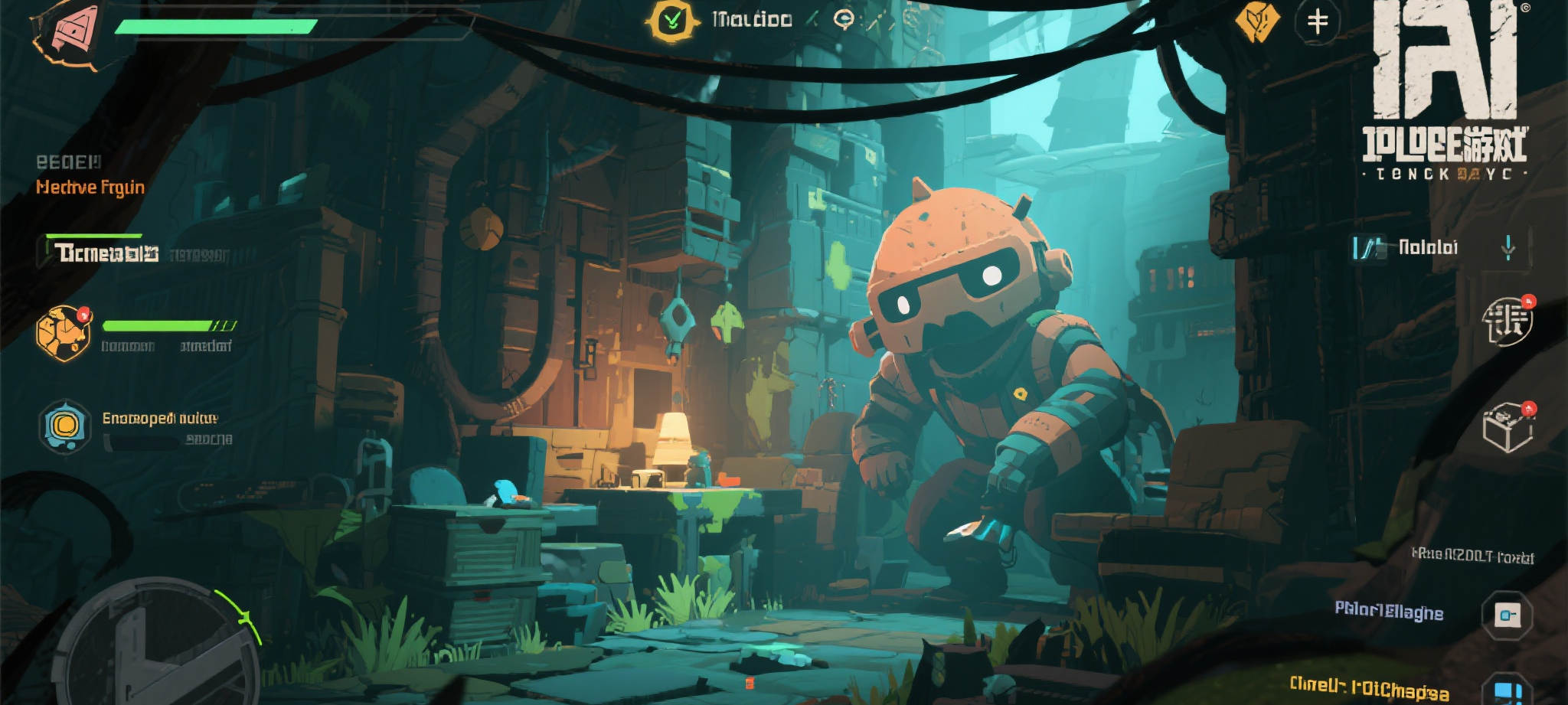
Task: Open the orange hexagon shield icon
Action: (1256, 21)
